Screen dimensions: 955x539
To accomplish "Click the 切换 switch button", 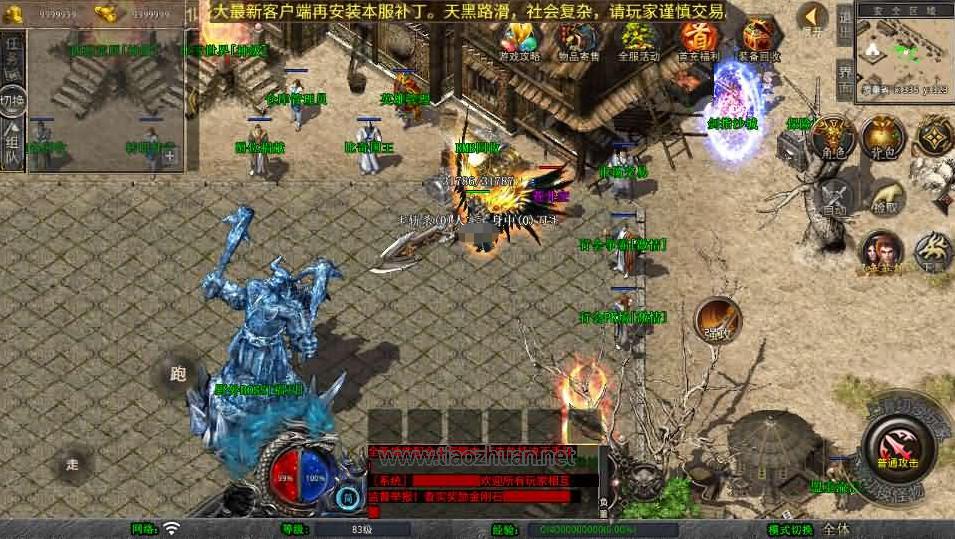I will coord(13,100).
